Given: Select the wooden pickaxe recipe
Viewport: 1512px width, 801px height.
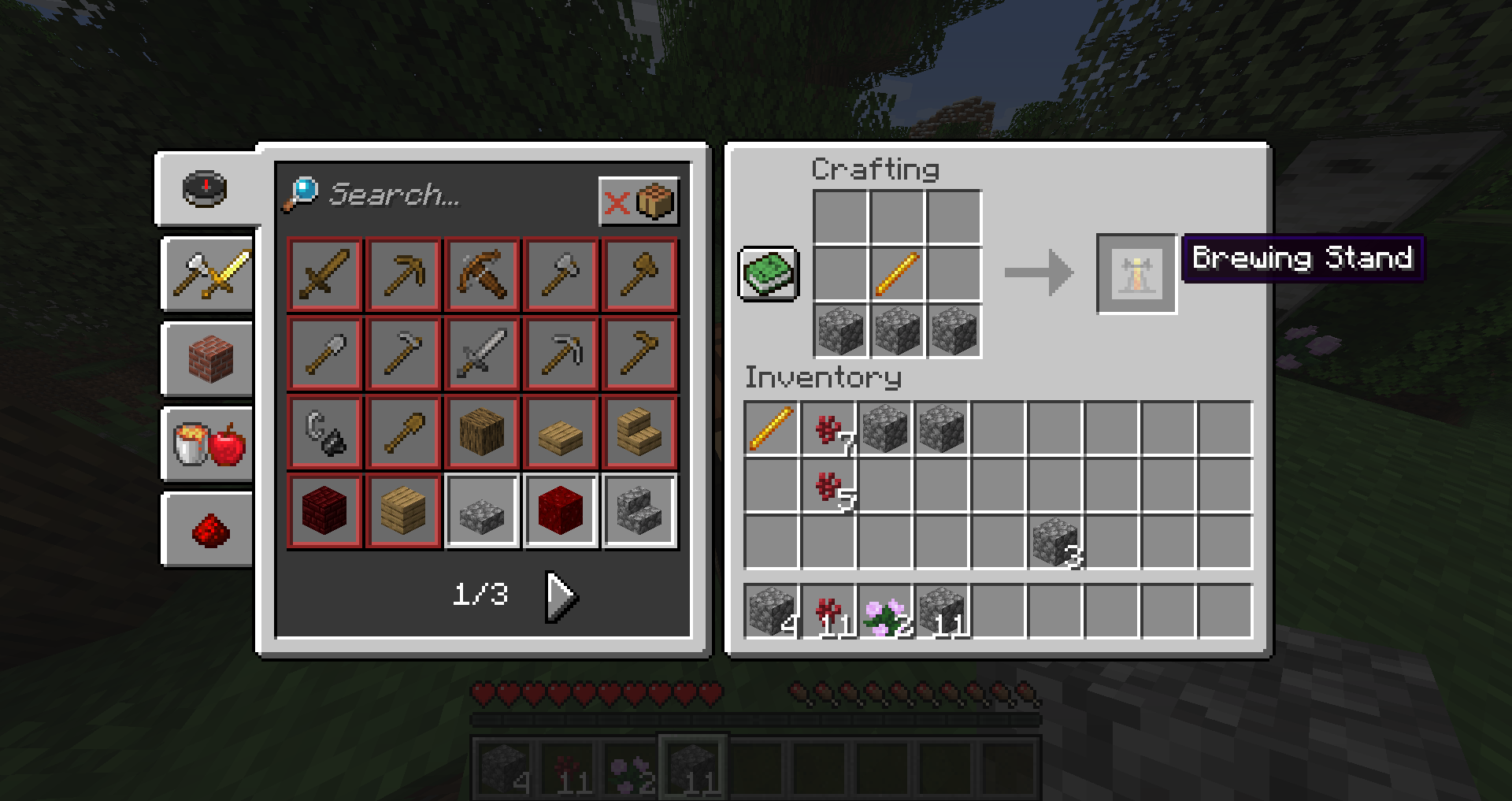Looking at the screenshot, I should pos(403,274).
